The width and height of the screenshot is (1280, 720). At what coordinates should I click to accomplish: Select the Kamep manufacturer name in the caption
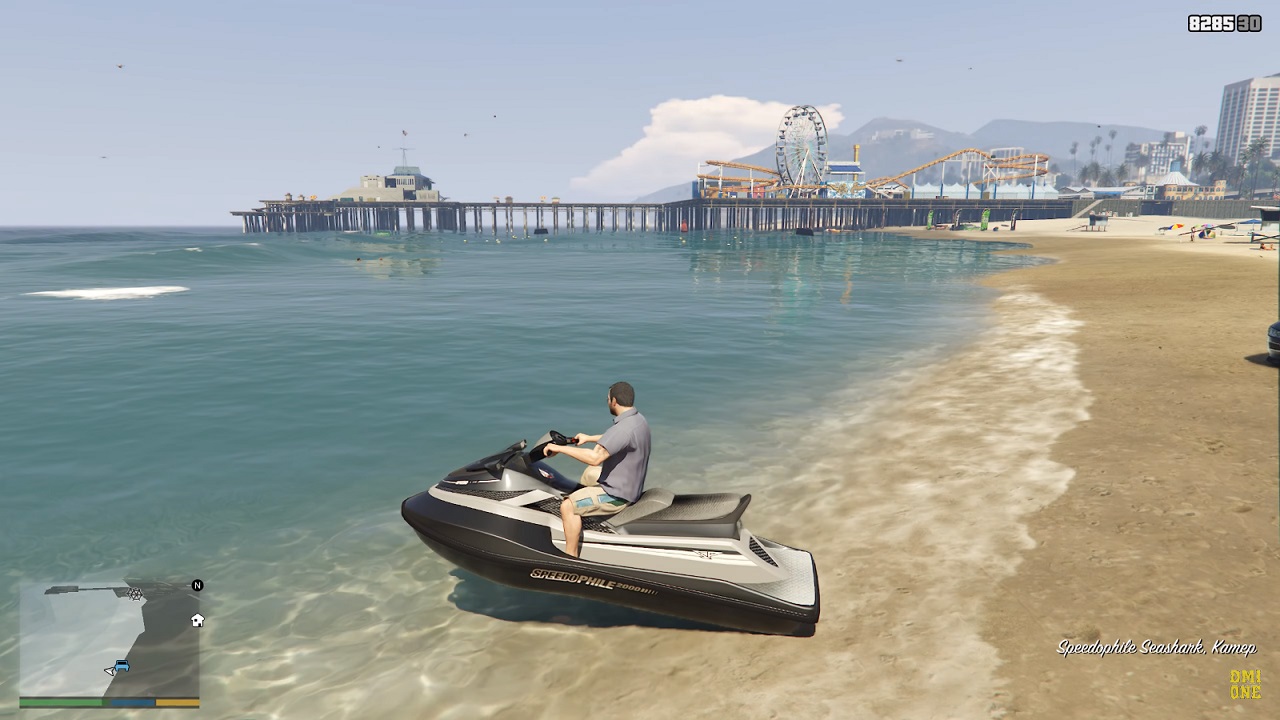pyautogui.click(x=1234, y=648)
